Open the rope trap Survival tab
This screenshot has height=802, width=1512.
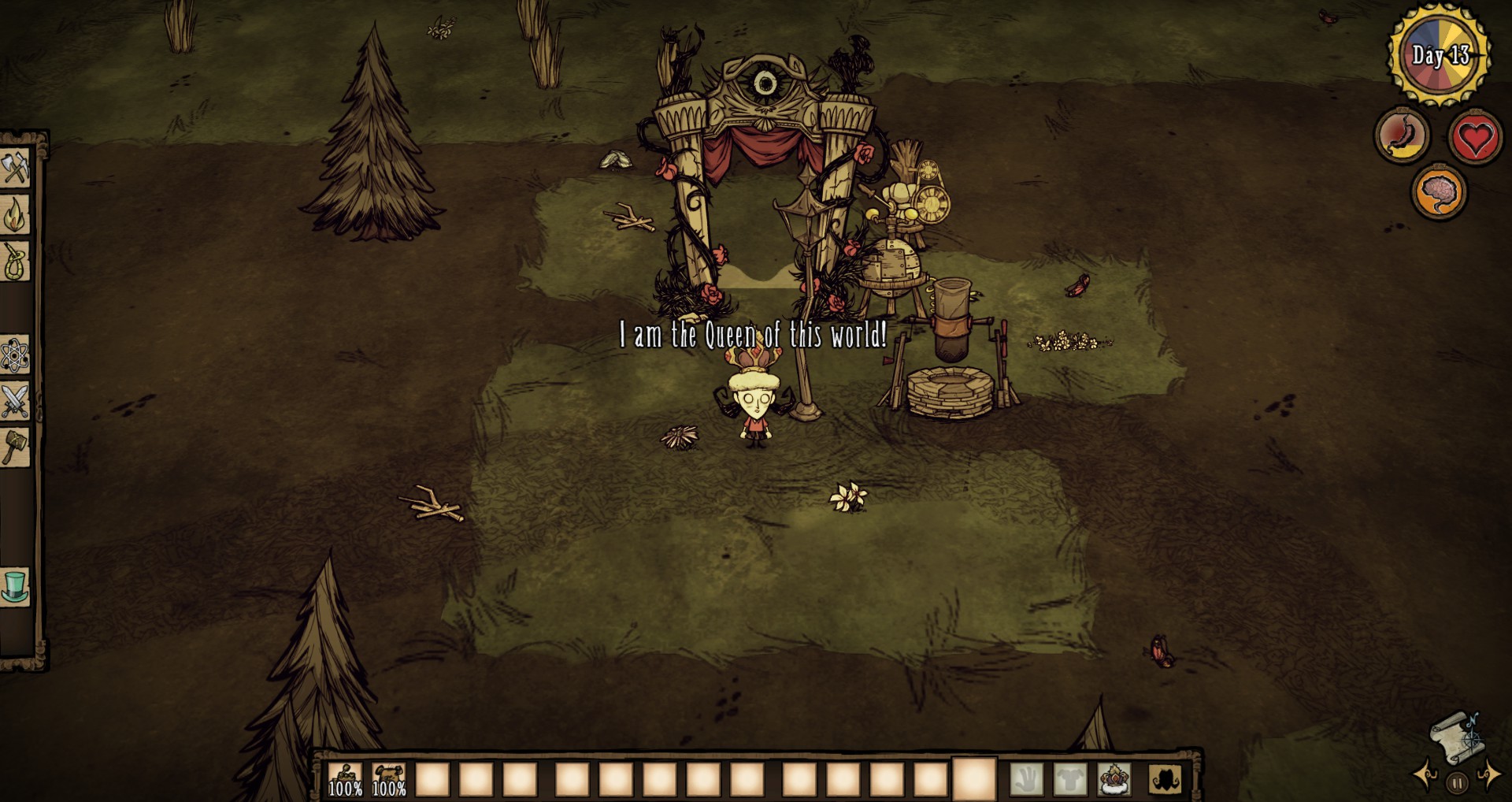point(15,262)
